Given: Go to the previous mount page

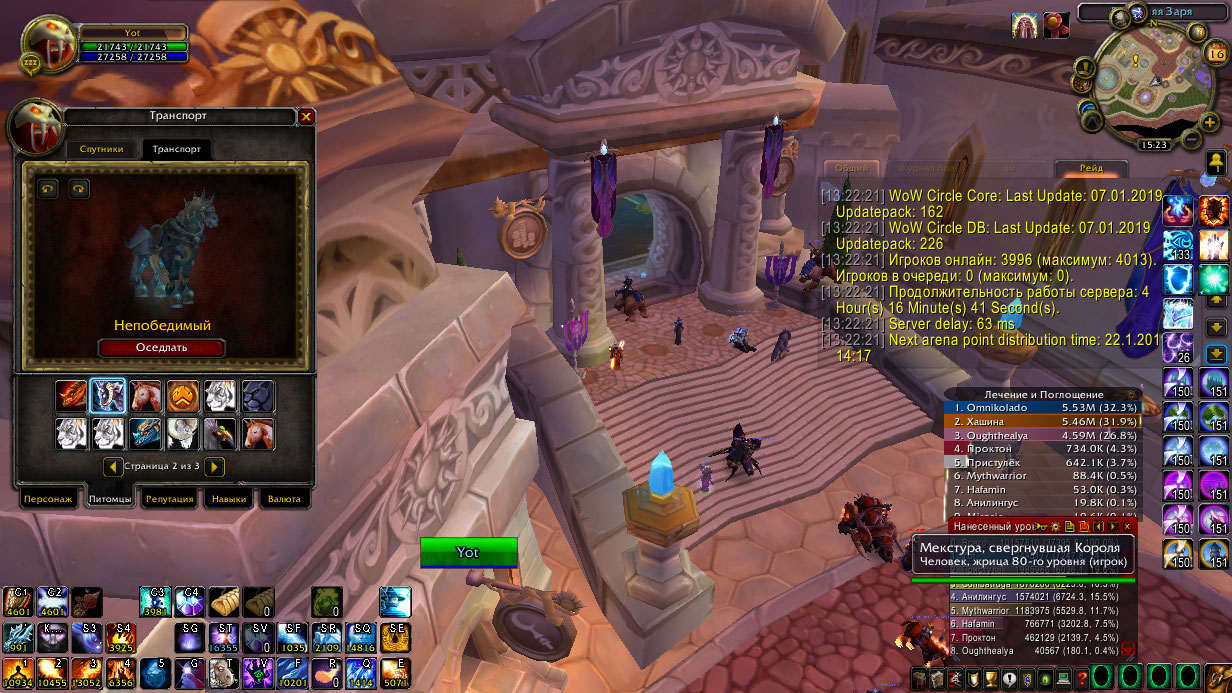Looking at the screenshot, I should click(x=112, y=466).
